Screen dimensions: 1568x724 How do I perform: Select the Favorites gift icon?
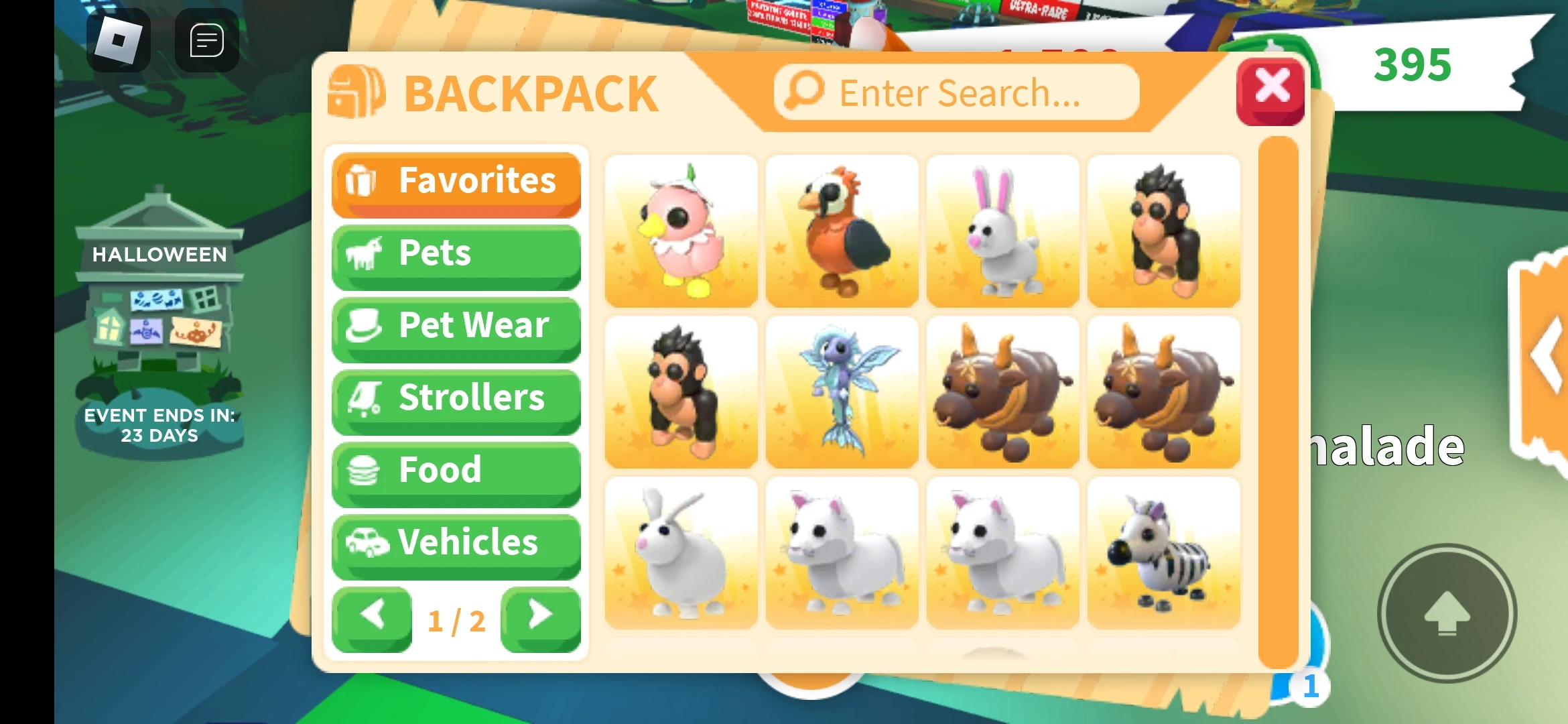363,181
